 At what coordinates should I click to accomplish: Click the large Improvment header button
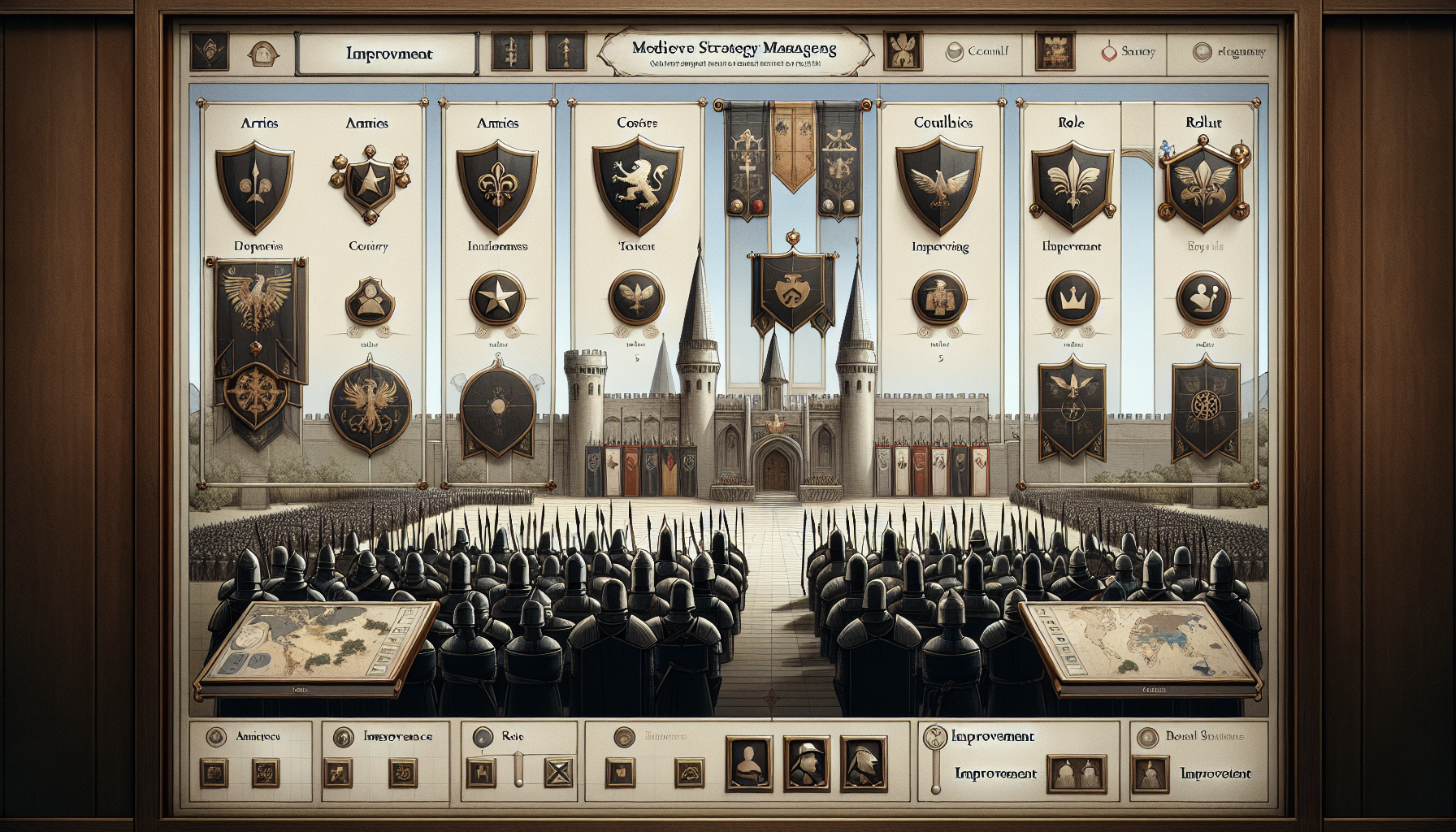pyautogui.click(x=388, y=54)
